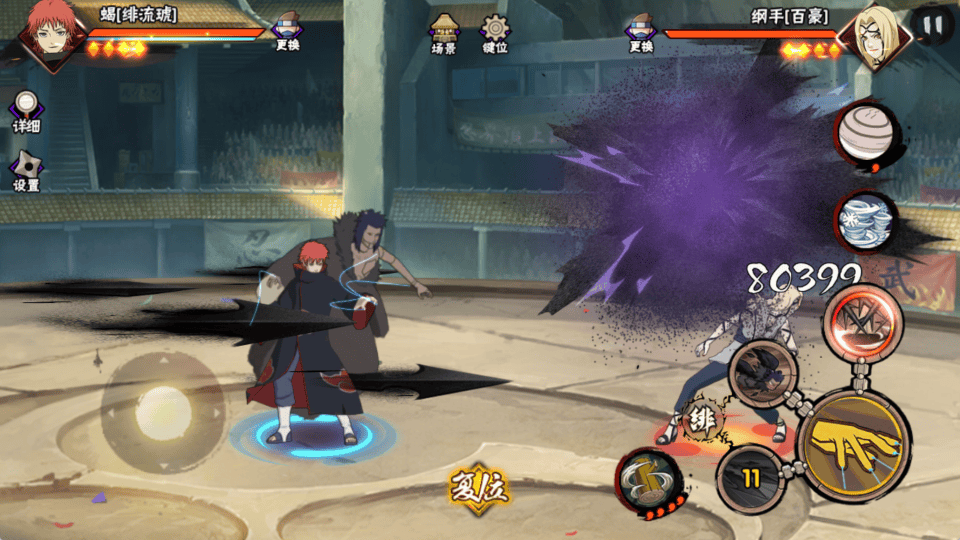
Task: Activate the red ultimate skill icon
Action: [862, 322]
